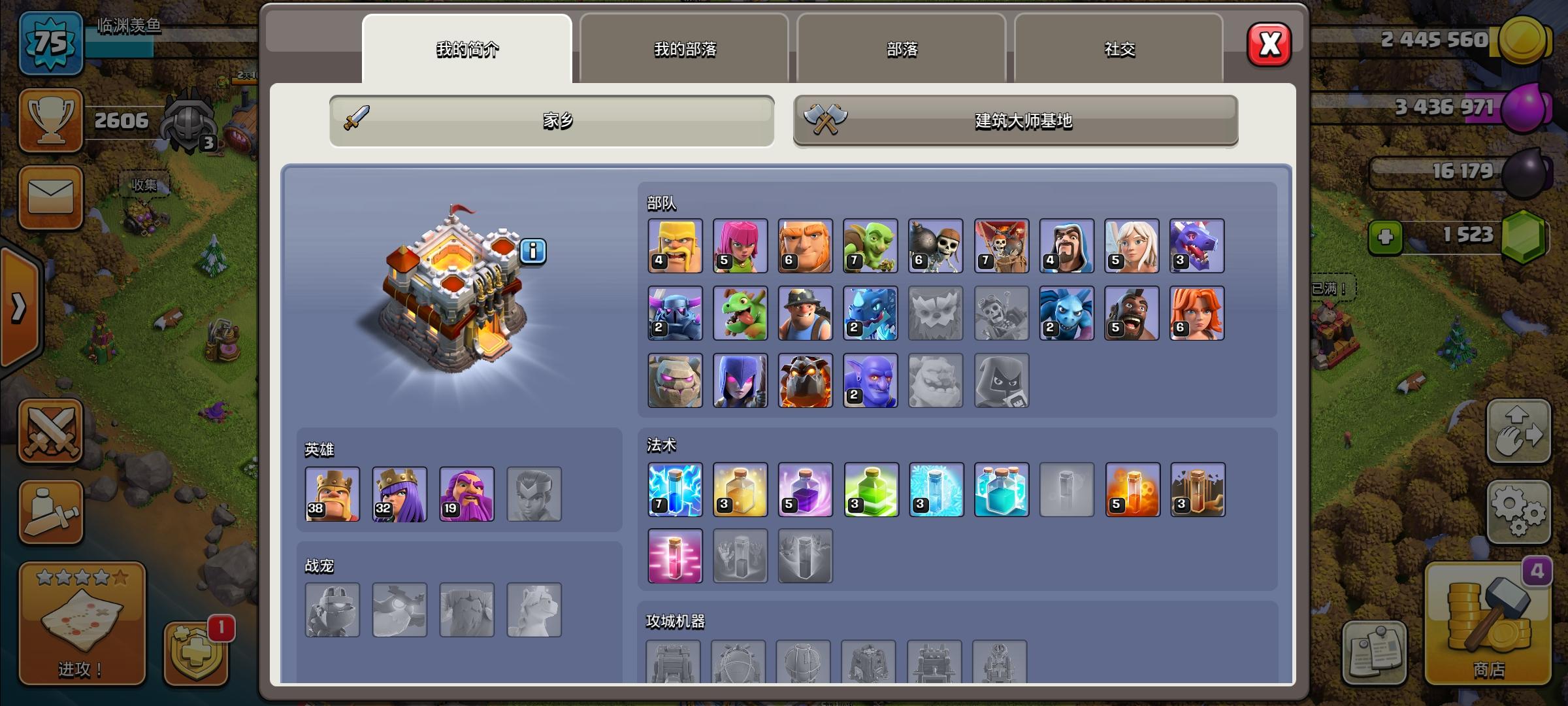The height and width of the screenshot is (706, 1568).
Task: Switch to the 我的部落 tab
Action: pyautogui.click(x=684, y=50)
